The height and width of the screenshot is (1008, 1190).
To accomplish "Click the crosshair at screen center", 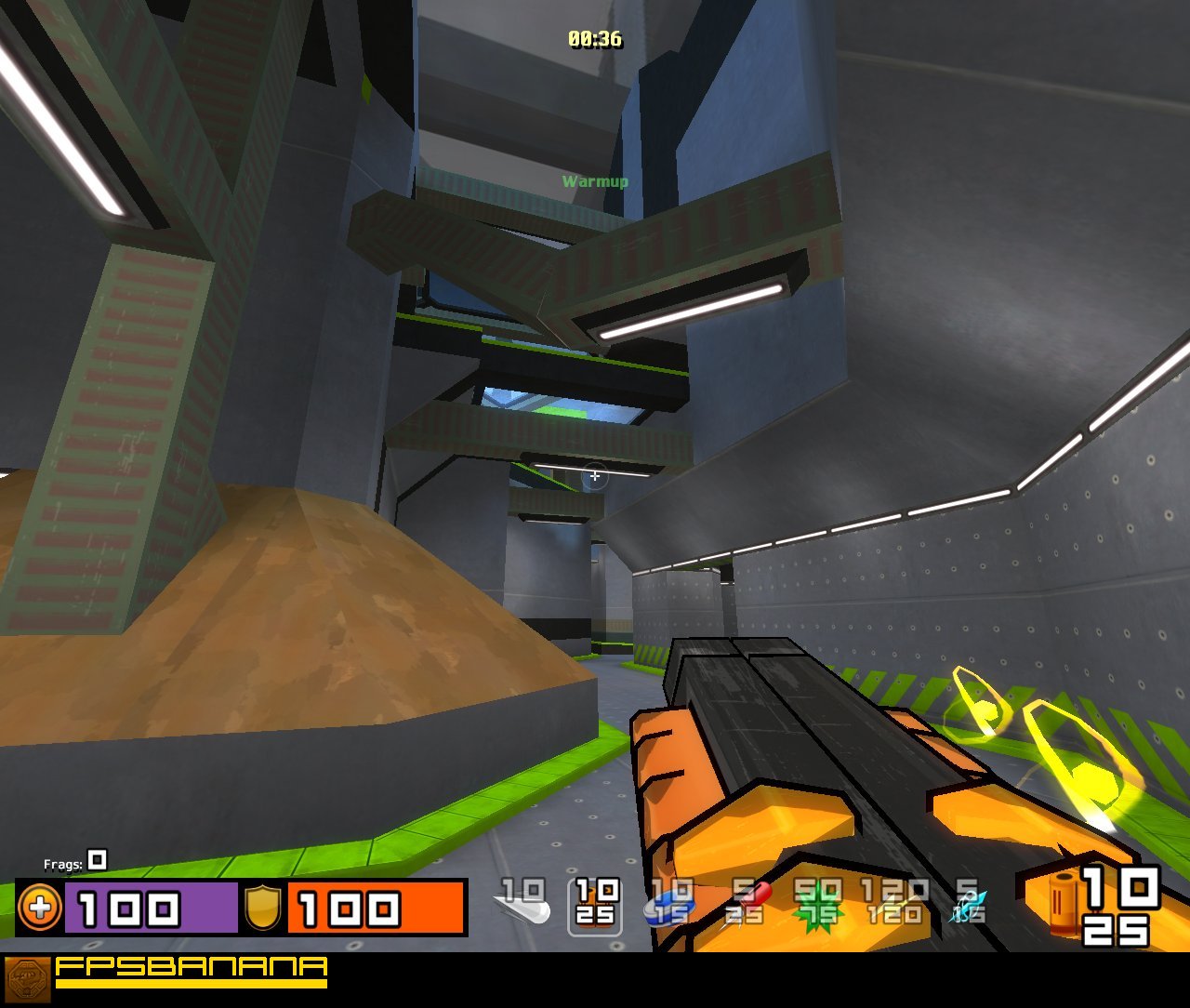I will pos(595,475).
